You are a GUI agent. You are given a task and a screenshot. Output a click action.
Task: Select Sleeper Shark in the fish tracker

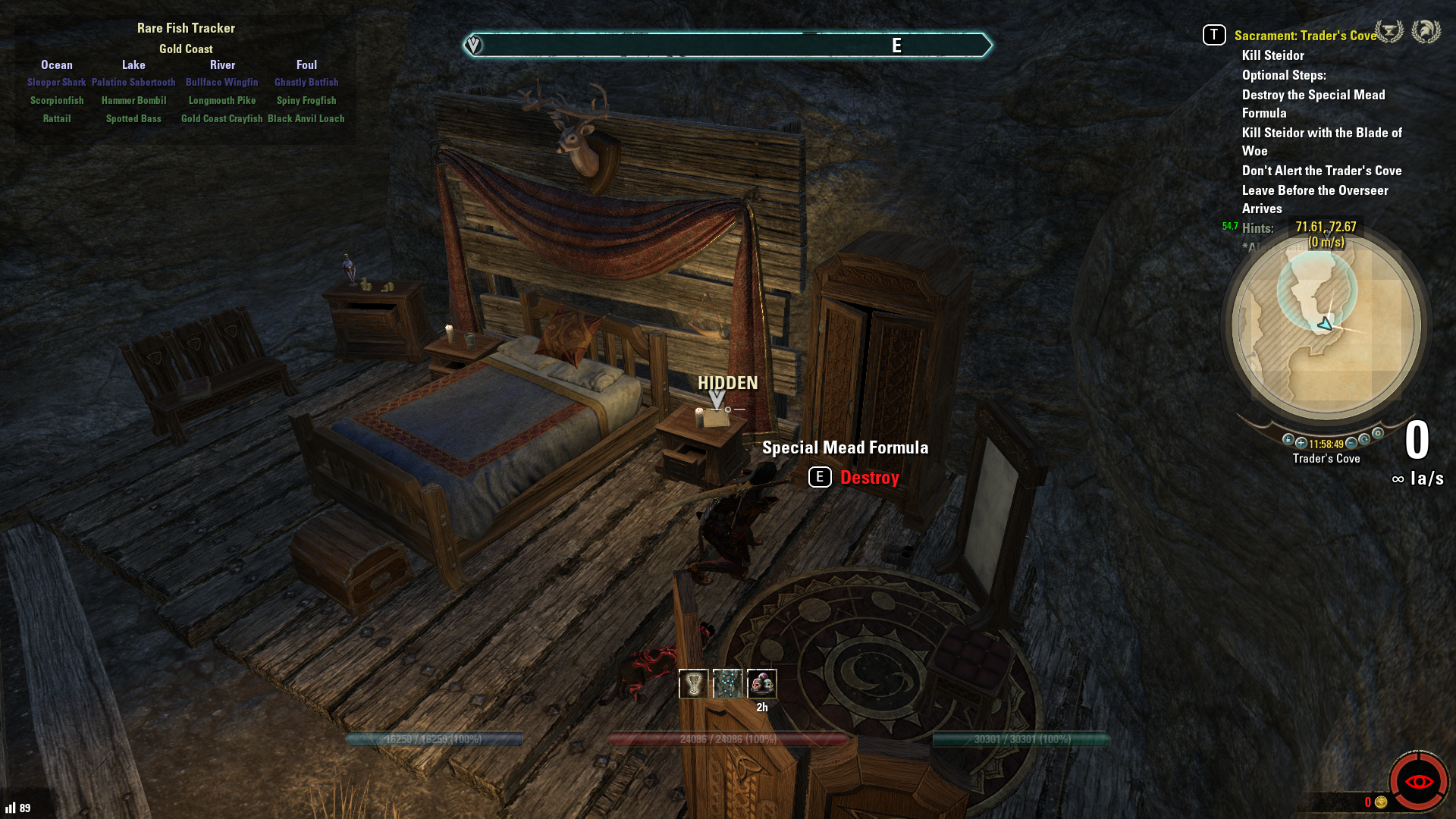click(56, 82)
